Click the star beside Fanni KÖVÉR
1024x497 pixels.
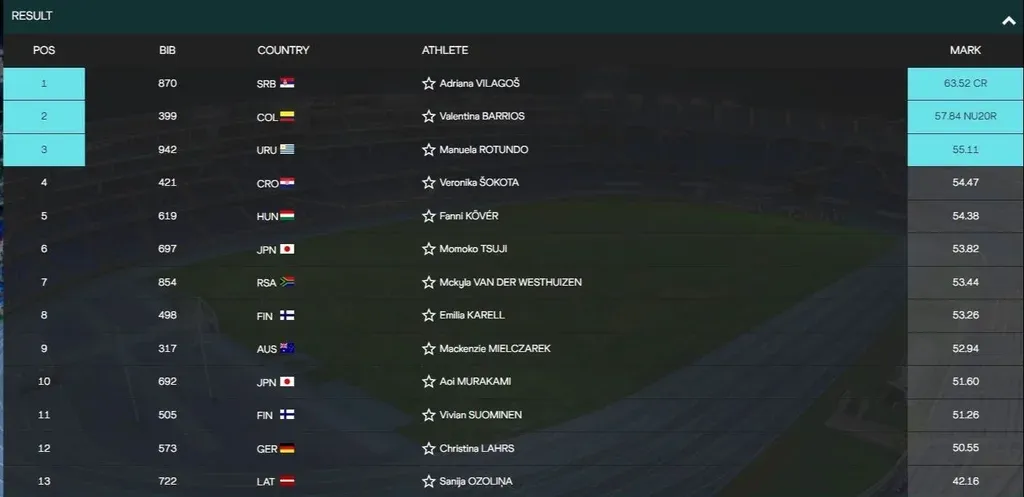point(429,216)
